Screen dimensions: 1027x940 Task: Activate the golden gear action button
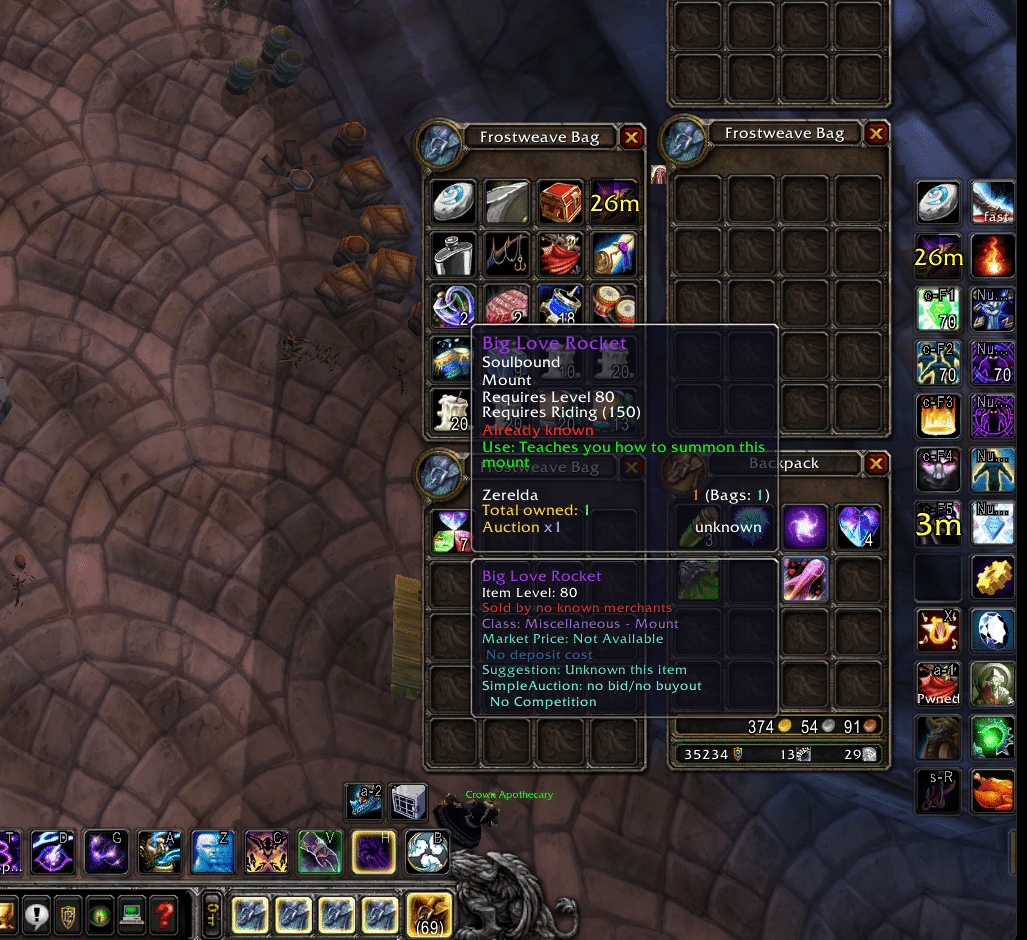[992, 576]
